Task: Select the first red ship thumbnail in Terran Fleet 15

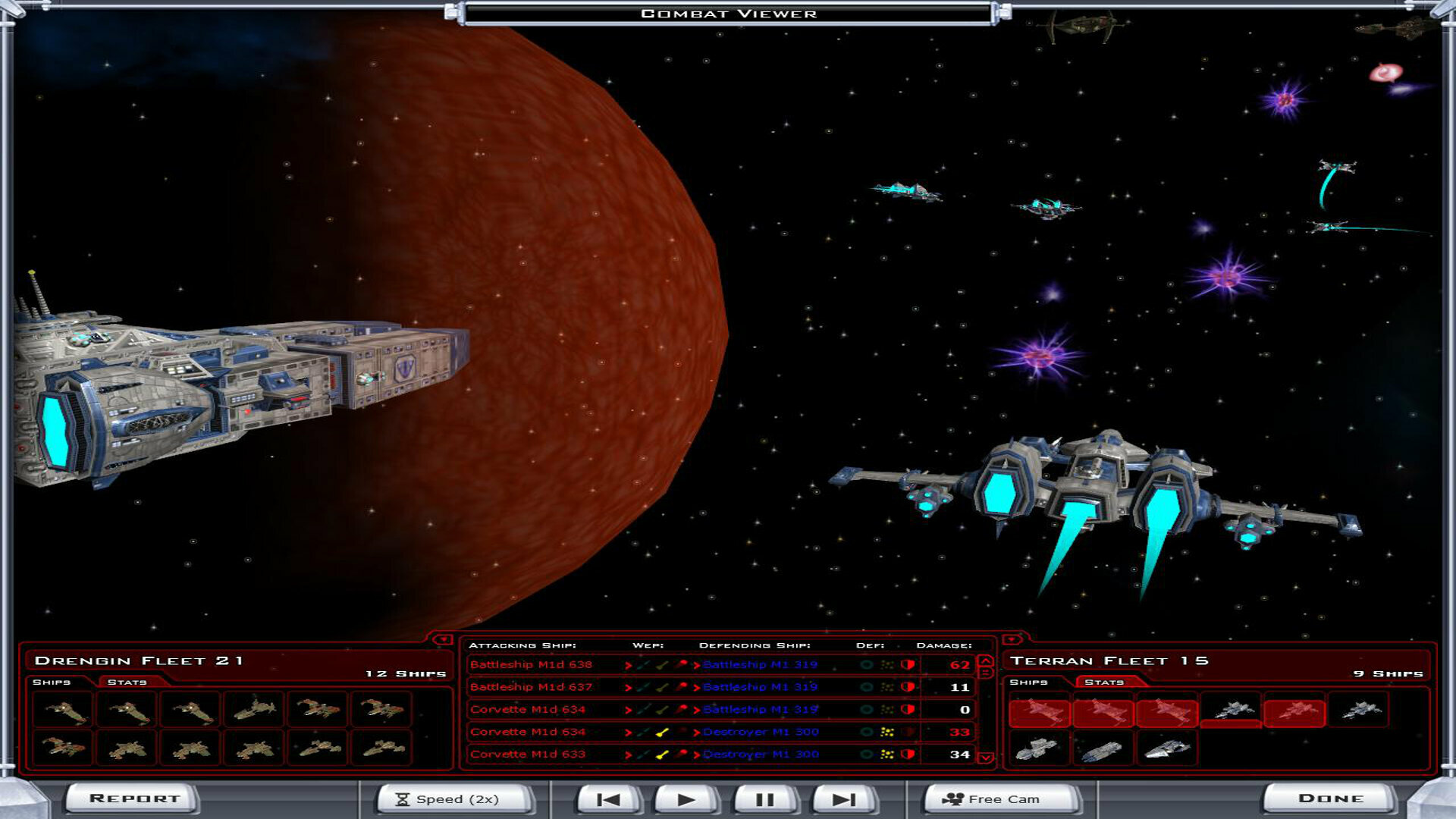Action: point(1039,714)
